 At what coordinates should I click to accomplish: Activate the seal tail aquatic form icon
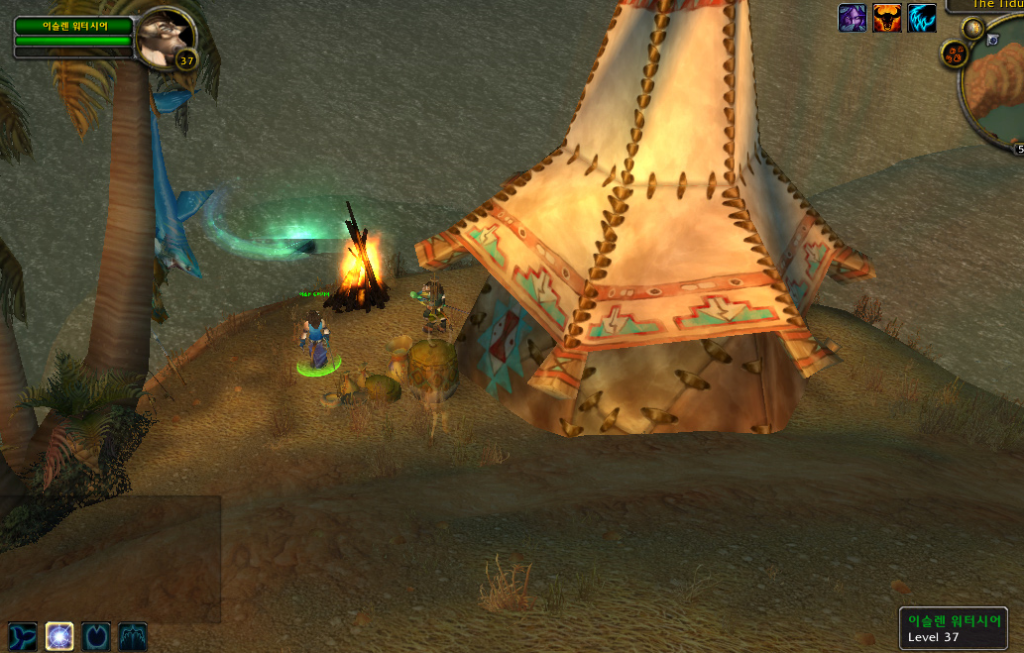pos(23,636)
